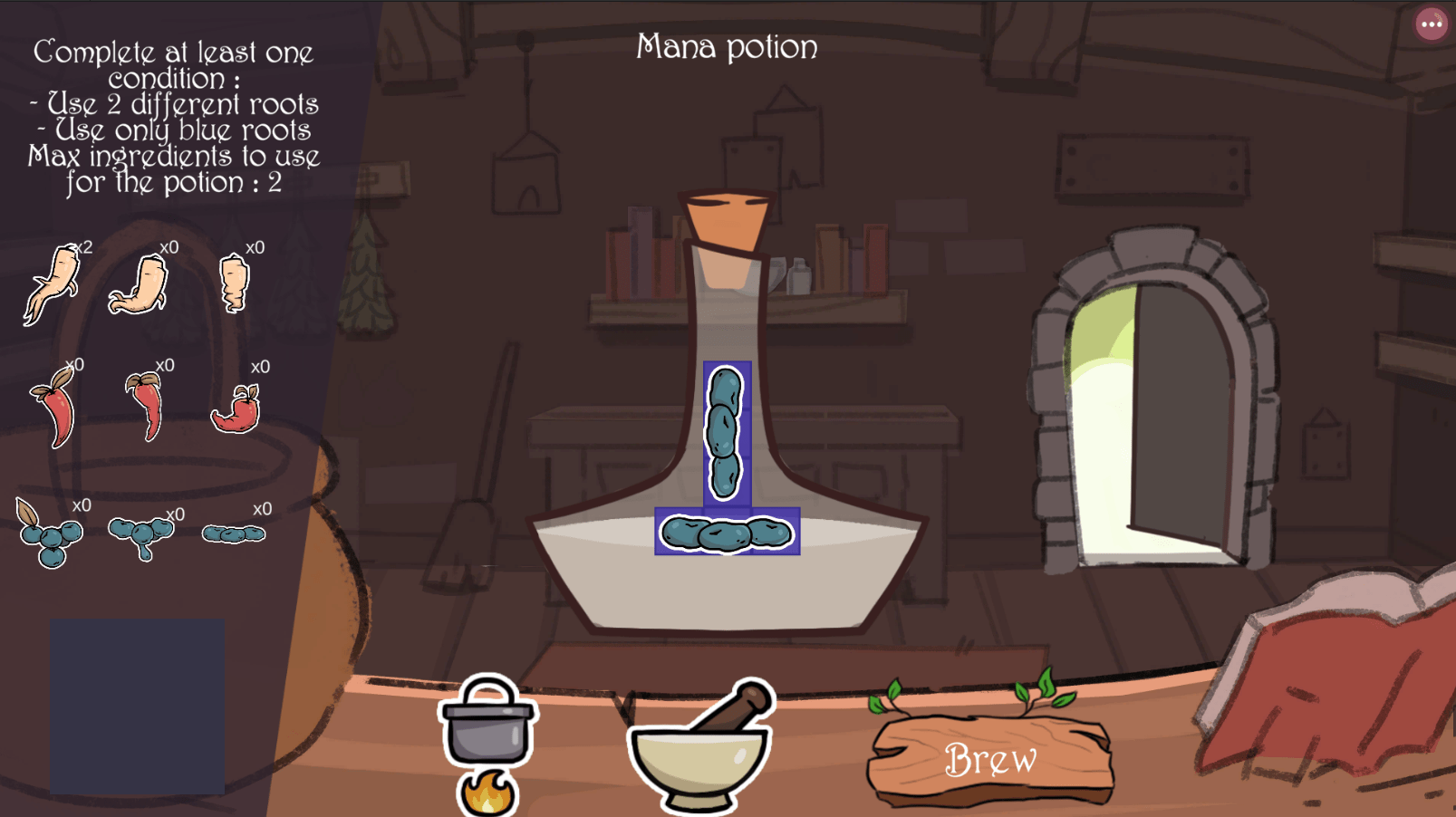This screenshot has height=817, width=1456.
Task: Click the horizontal blue root inside the flask
Action: [727, 533]
